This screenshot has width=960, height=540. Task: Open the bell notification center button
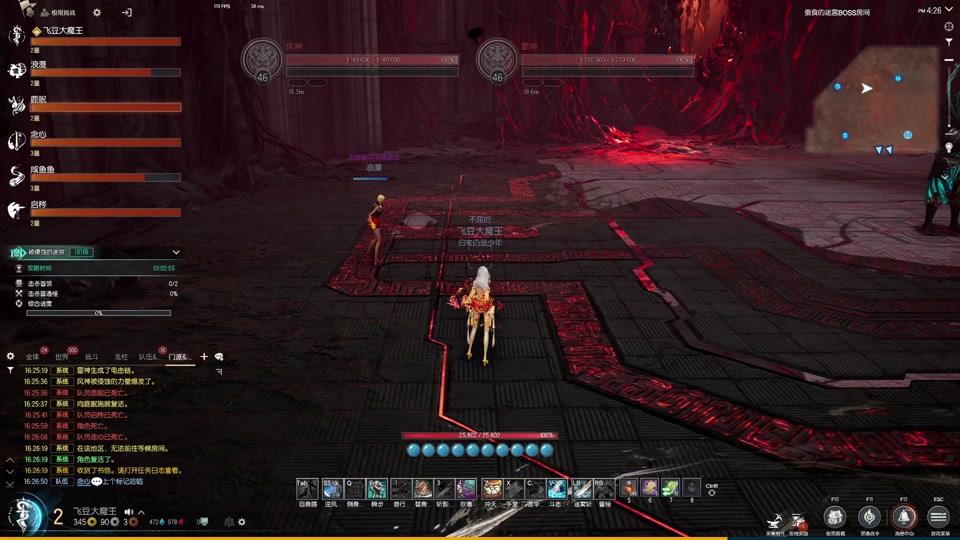click(x=903, y=516)
